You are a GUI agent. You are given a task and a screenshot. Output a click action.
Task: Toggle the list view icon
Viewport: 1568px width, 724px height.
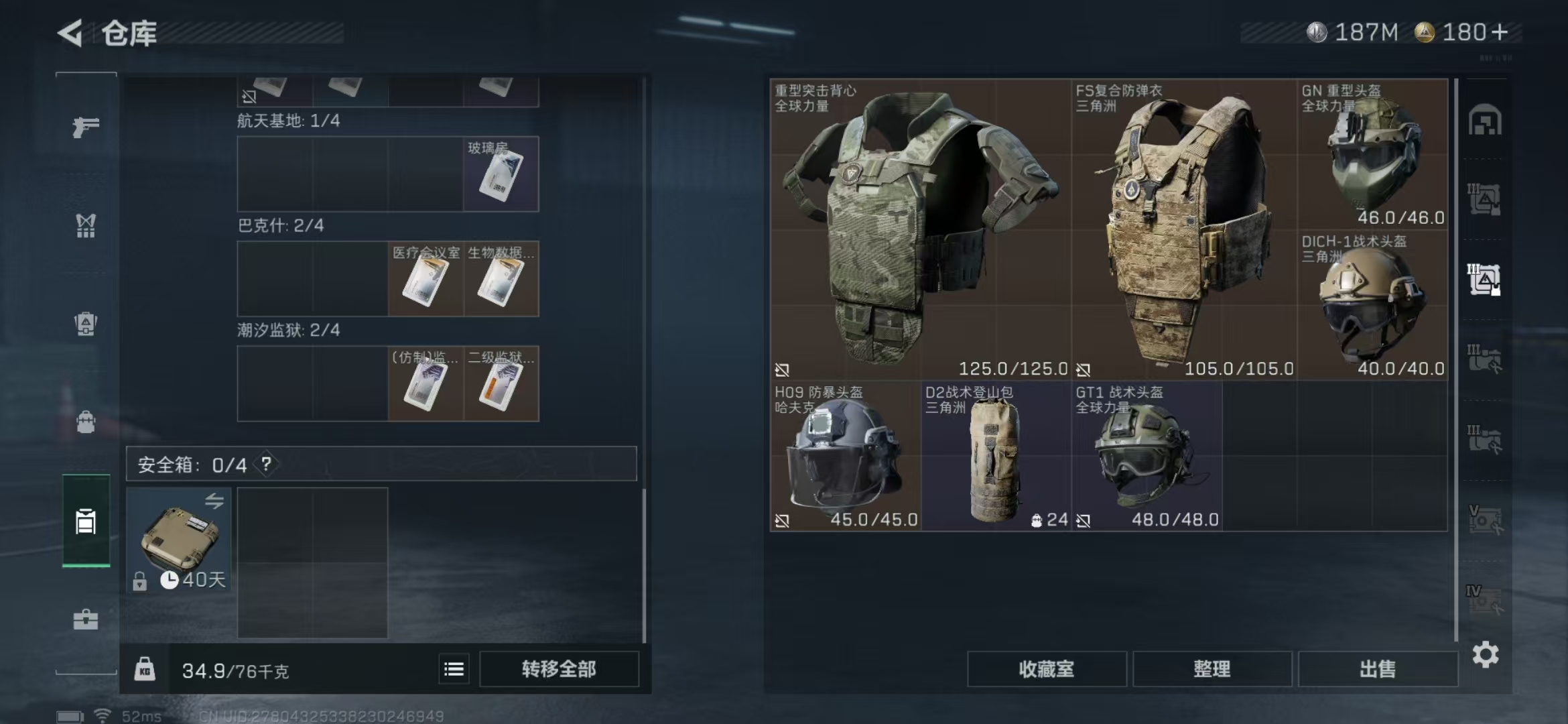(x=454, y=669)
